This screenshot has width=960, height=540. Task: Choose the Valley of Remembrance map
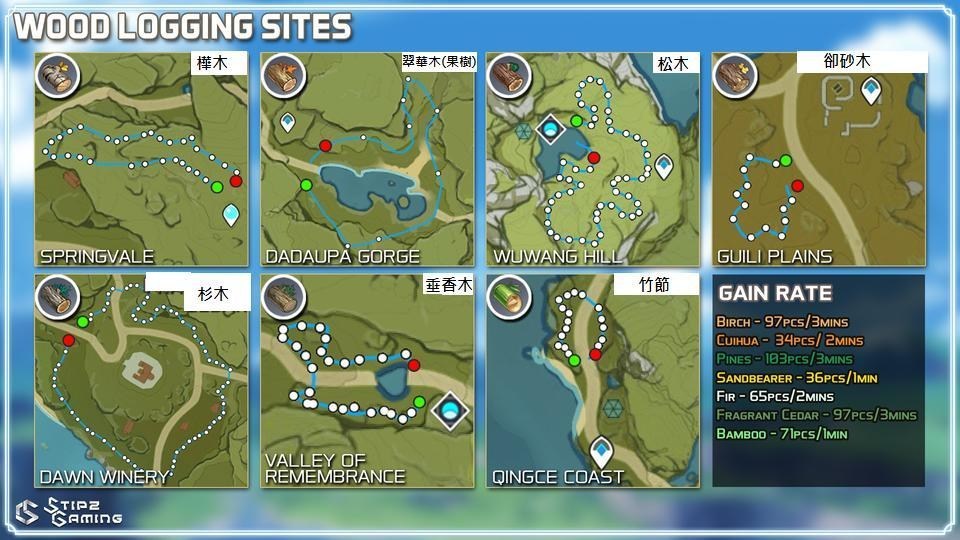367,381
